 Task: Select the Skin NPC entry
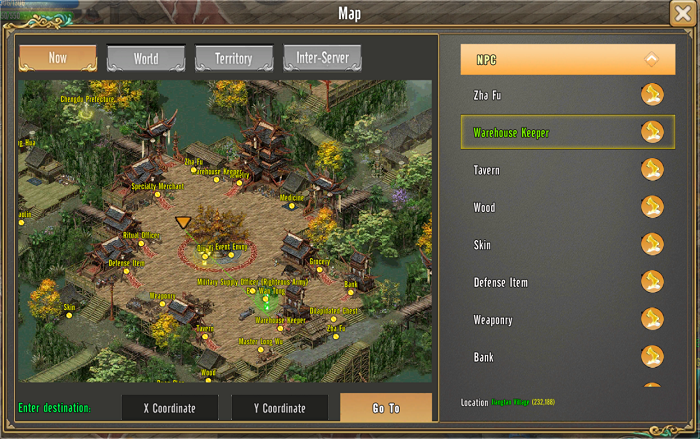(567, 245)
